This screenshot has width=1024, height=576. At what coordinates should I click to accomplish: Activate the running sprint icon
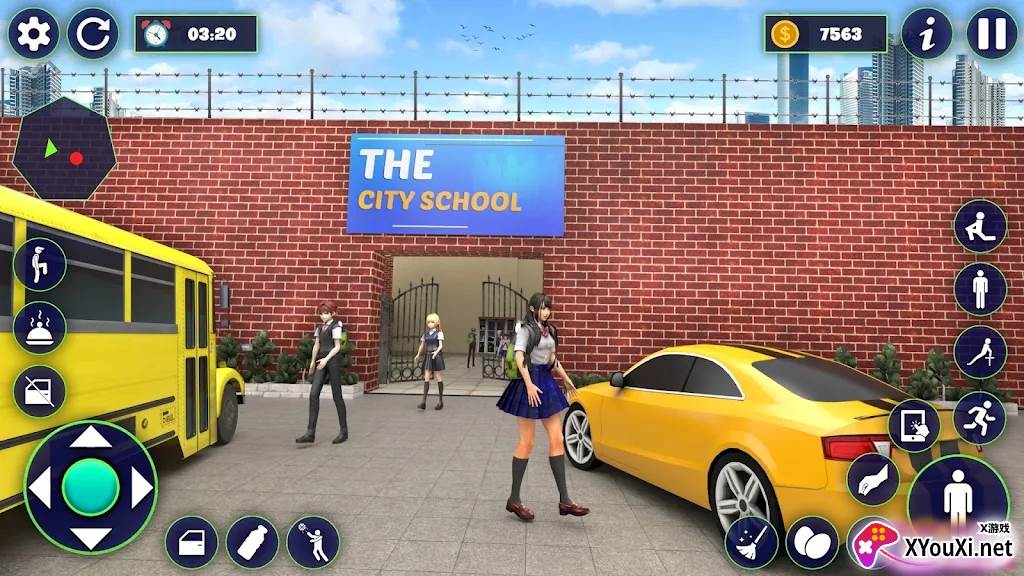tap(980, 416)
